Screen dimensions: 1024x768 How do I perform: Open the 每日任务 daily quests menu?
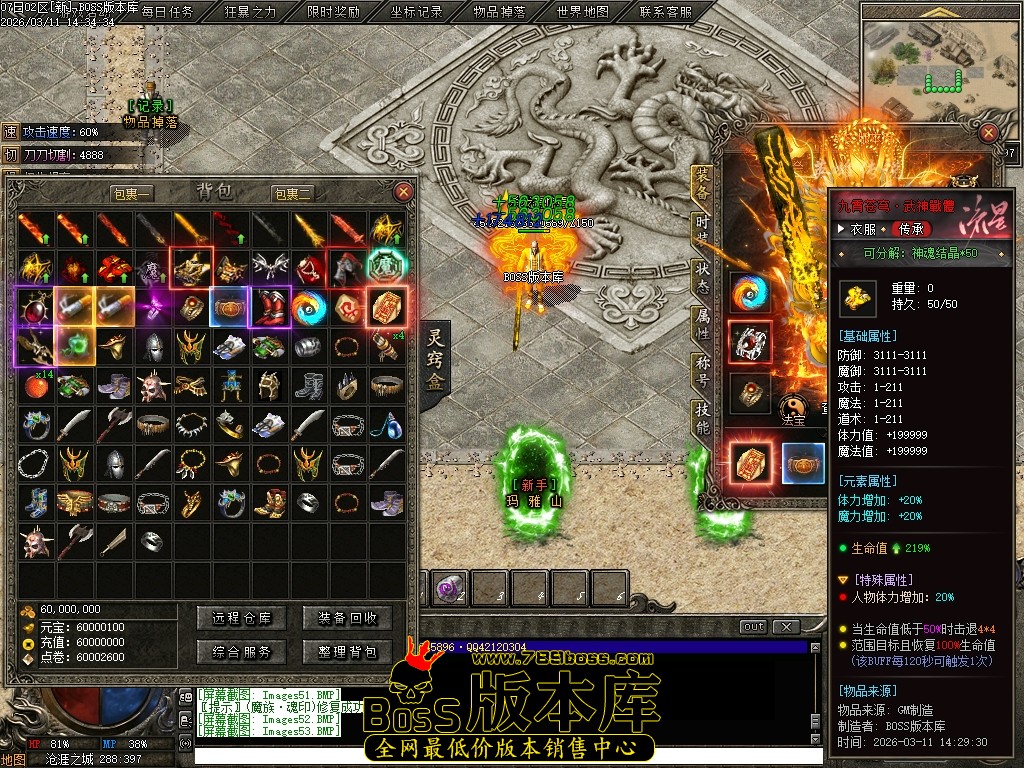point(167,12)
